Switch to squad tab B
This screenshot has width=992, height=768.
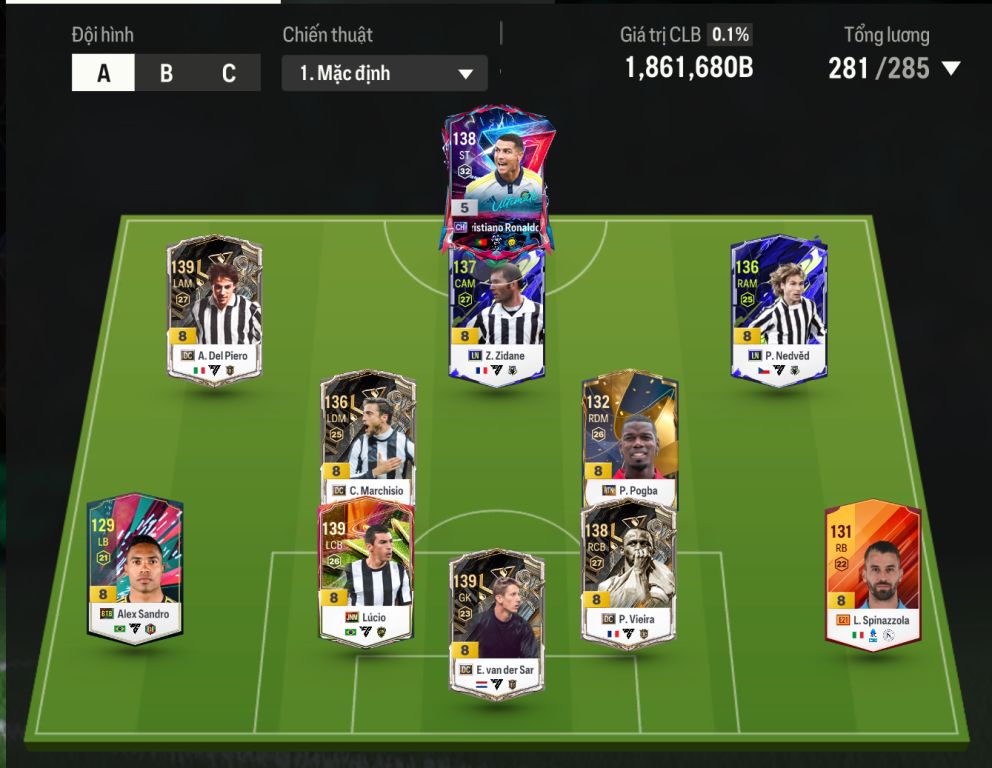(x=166, y=74)
